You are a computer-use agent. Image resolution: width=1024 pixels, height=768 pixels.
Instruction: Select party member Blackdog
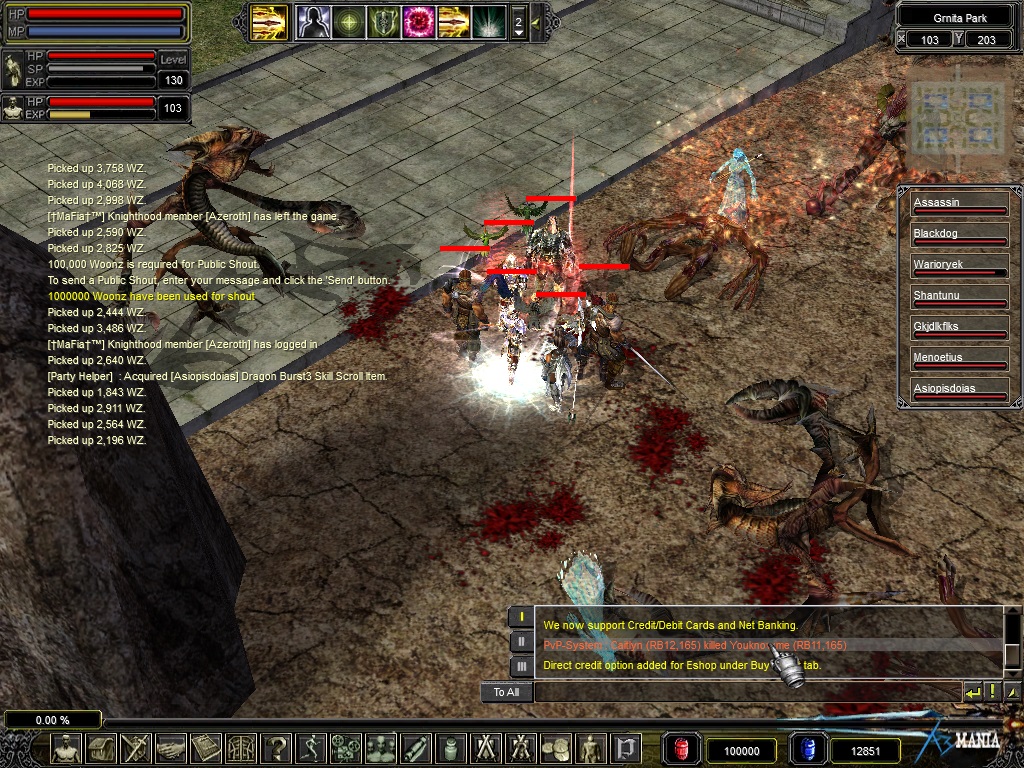[958, 234]
